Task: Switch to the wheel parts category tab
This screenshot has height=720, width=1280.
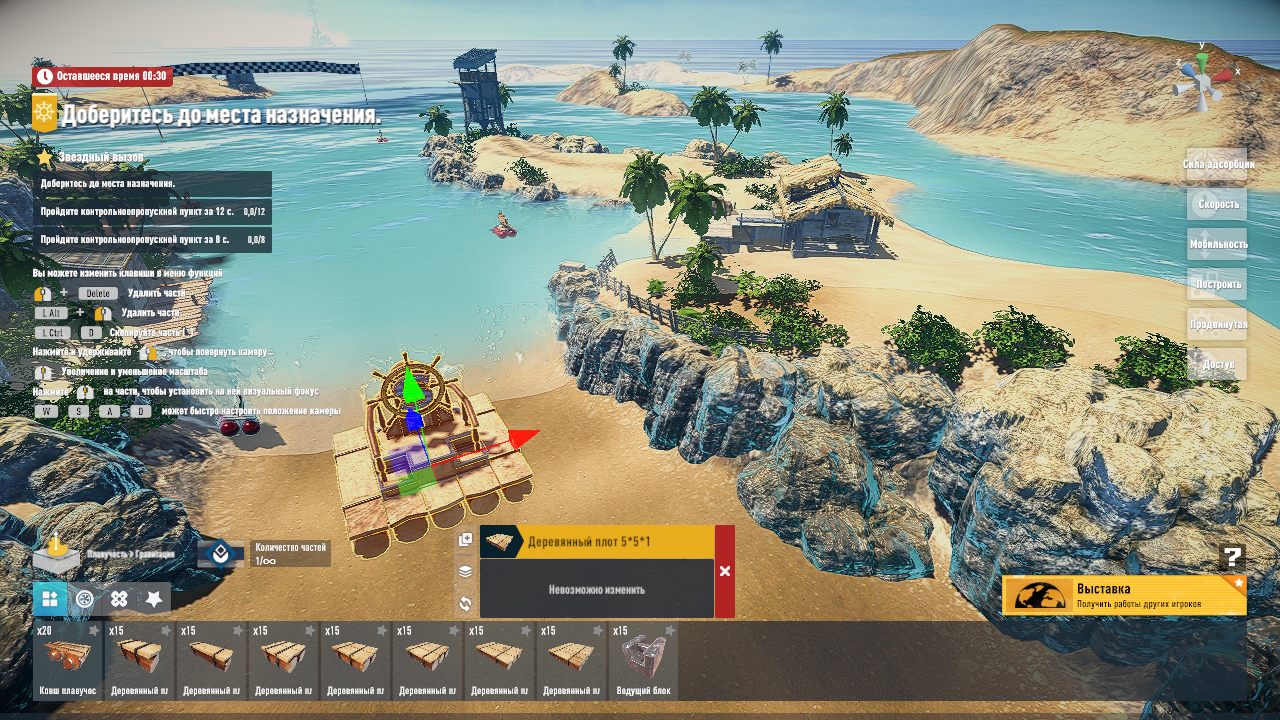Action: 85,599
